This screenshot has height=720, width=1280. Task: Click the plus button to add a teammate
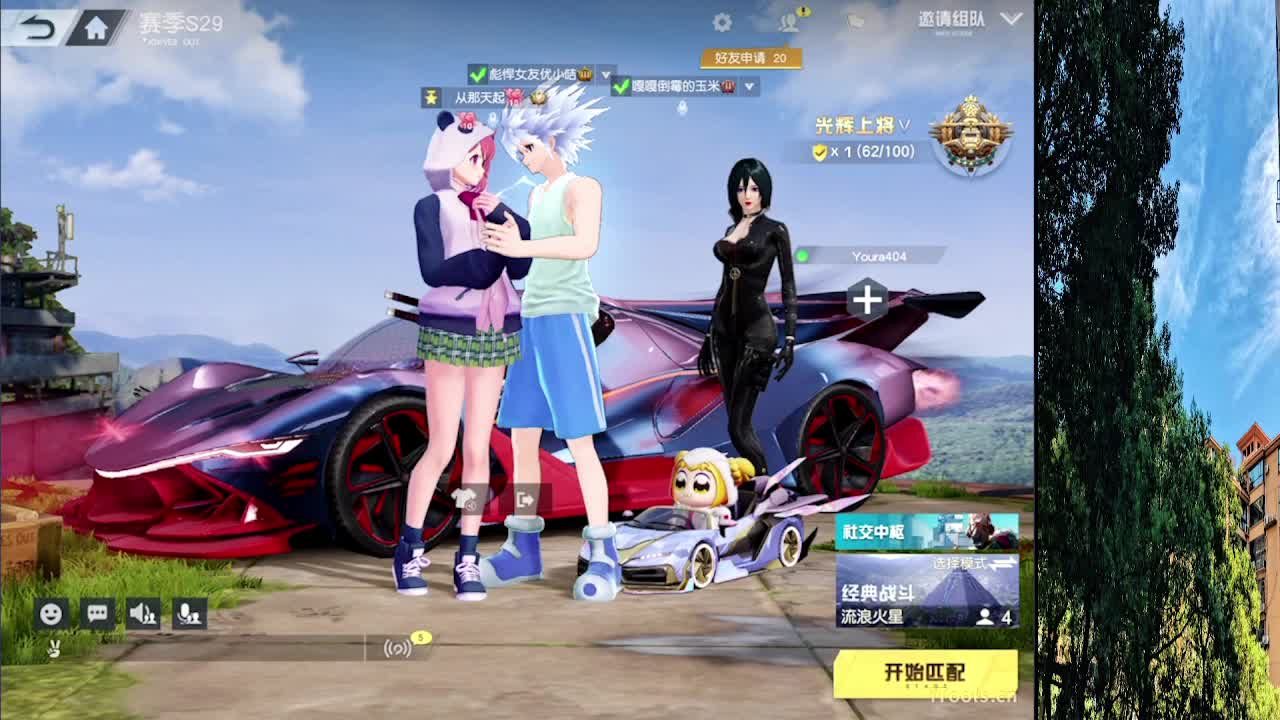click(866, 297)
